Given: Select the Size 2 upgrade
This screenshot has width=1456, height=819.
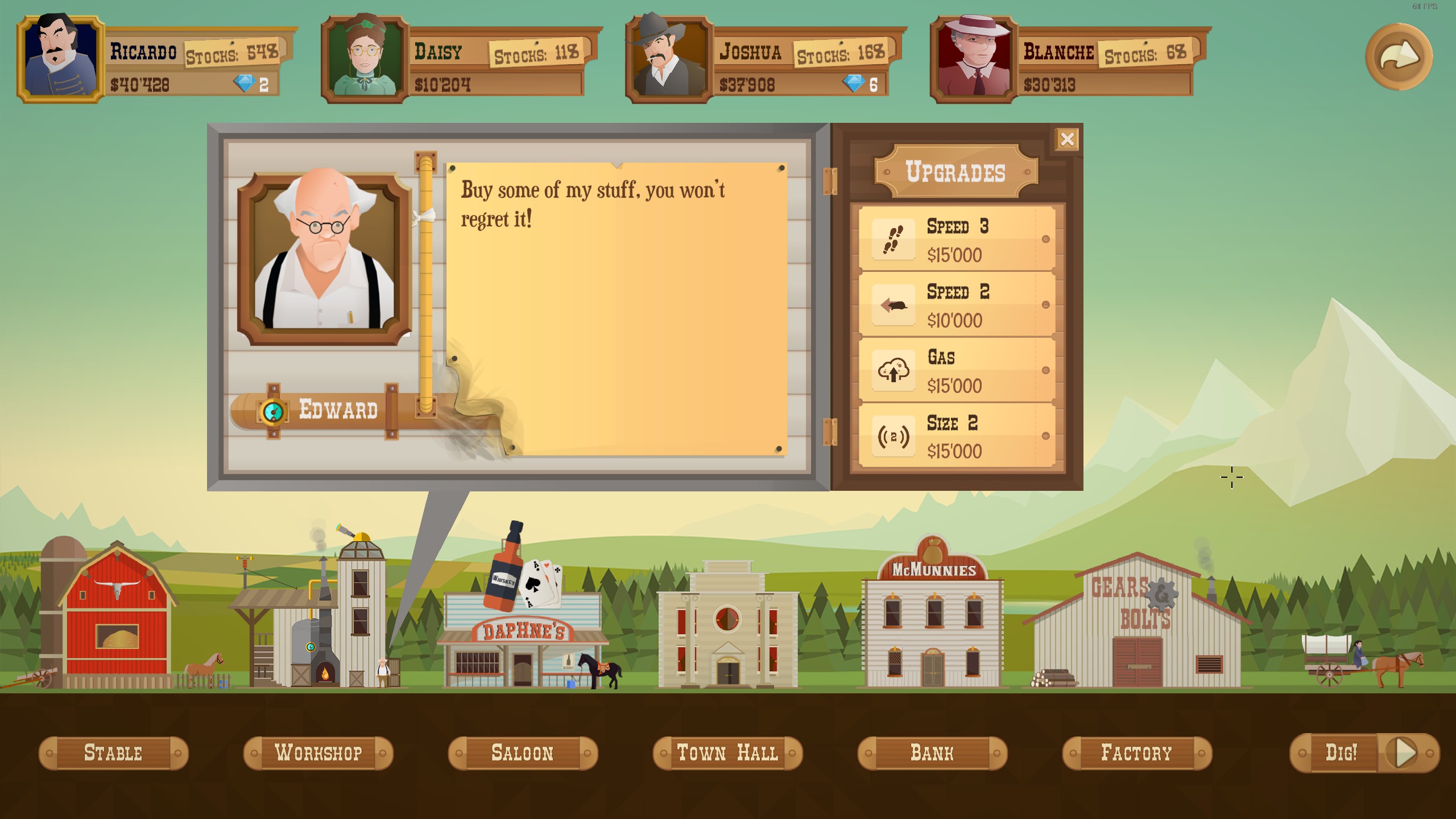Looking at the screenshot, I should [x=957, y=436].
